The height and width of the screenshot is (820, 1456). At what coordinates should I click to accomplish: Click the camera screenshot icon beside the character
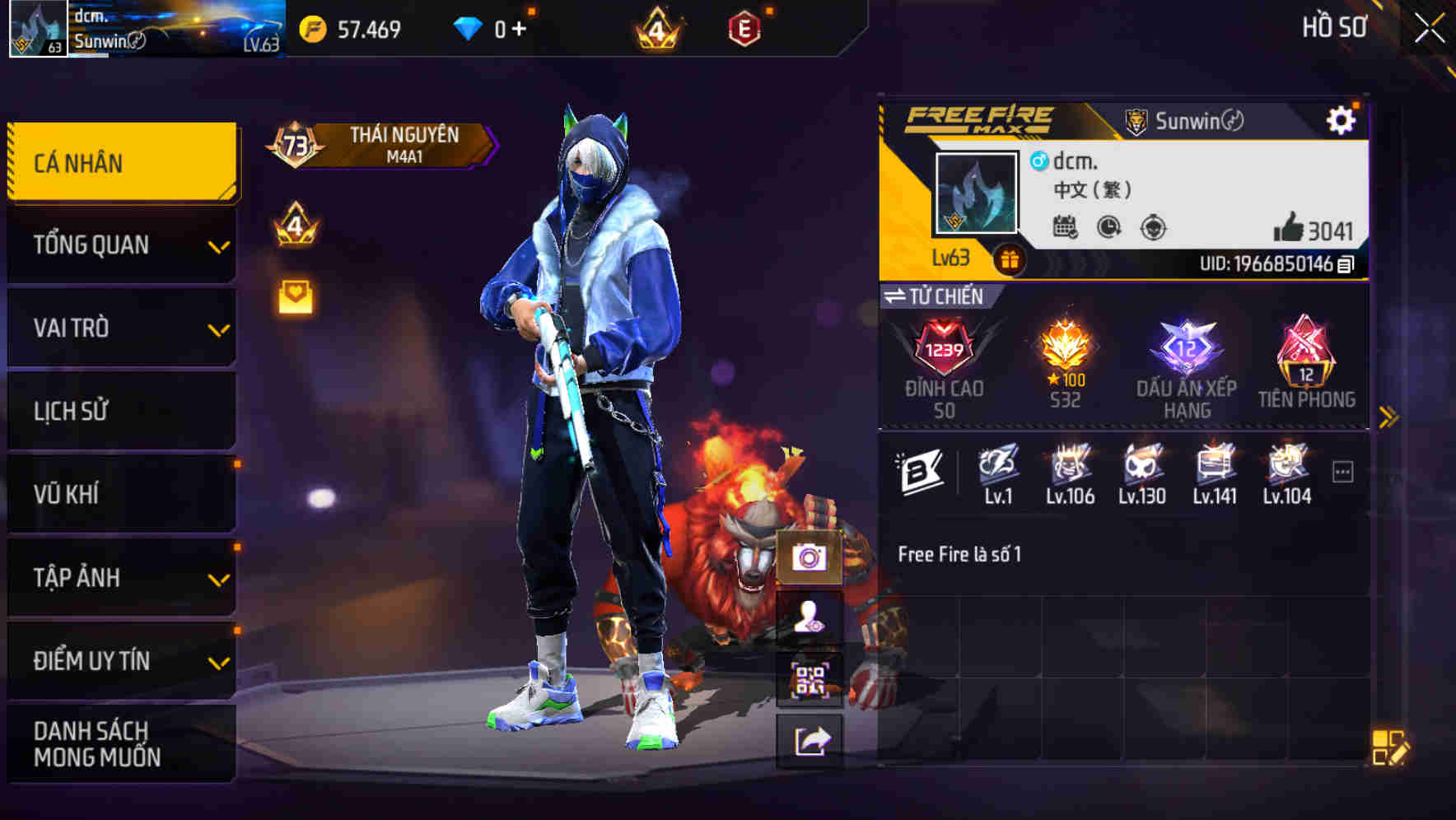coord(810,559)
